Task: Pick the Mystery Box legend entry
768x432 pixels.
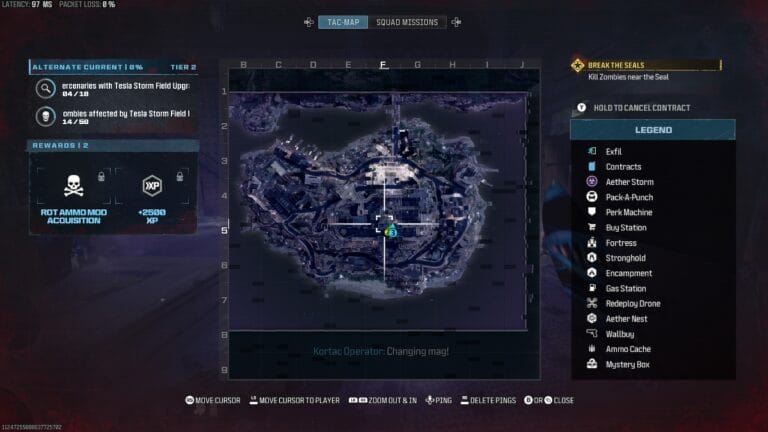Action: coord(627,364)
